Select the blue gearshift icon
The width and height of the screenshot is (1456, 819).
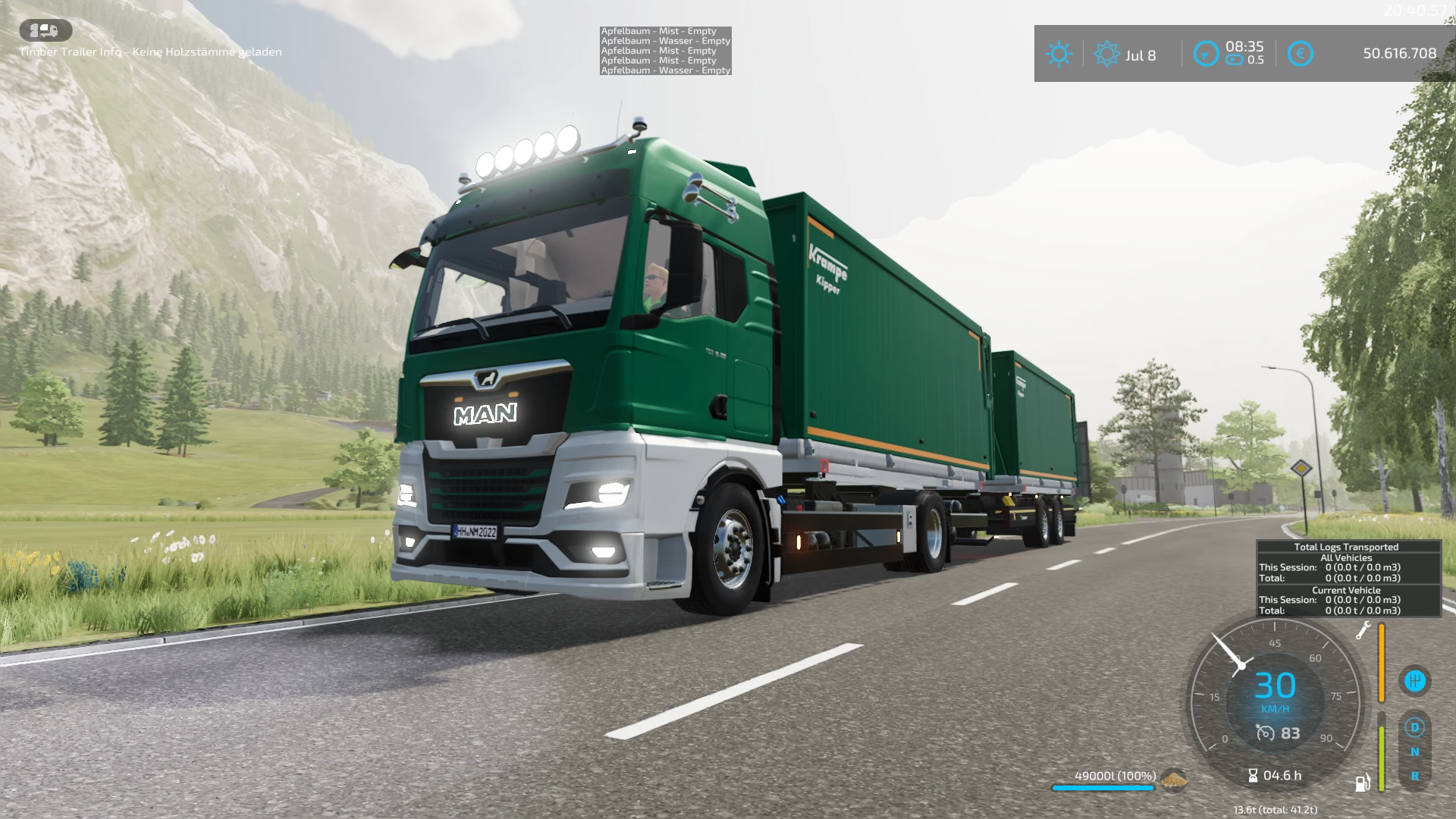coord(1414,680)
